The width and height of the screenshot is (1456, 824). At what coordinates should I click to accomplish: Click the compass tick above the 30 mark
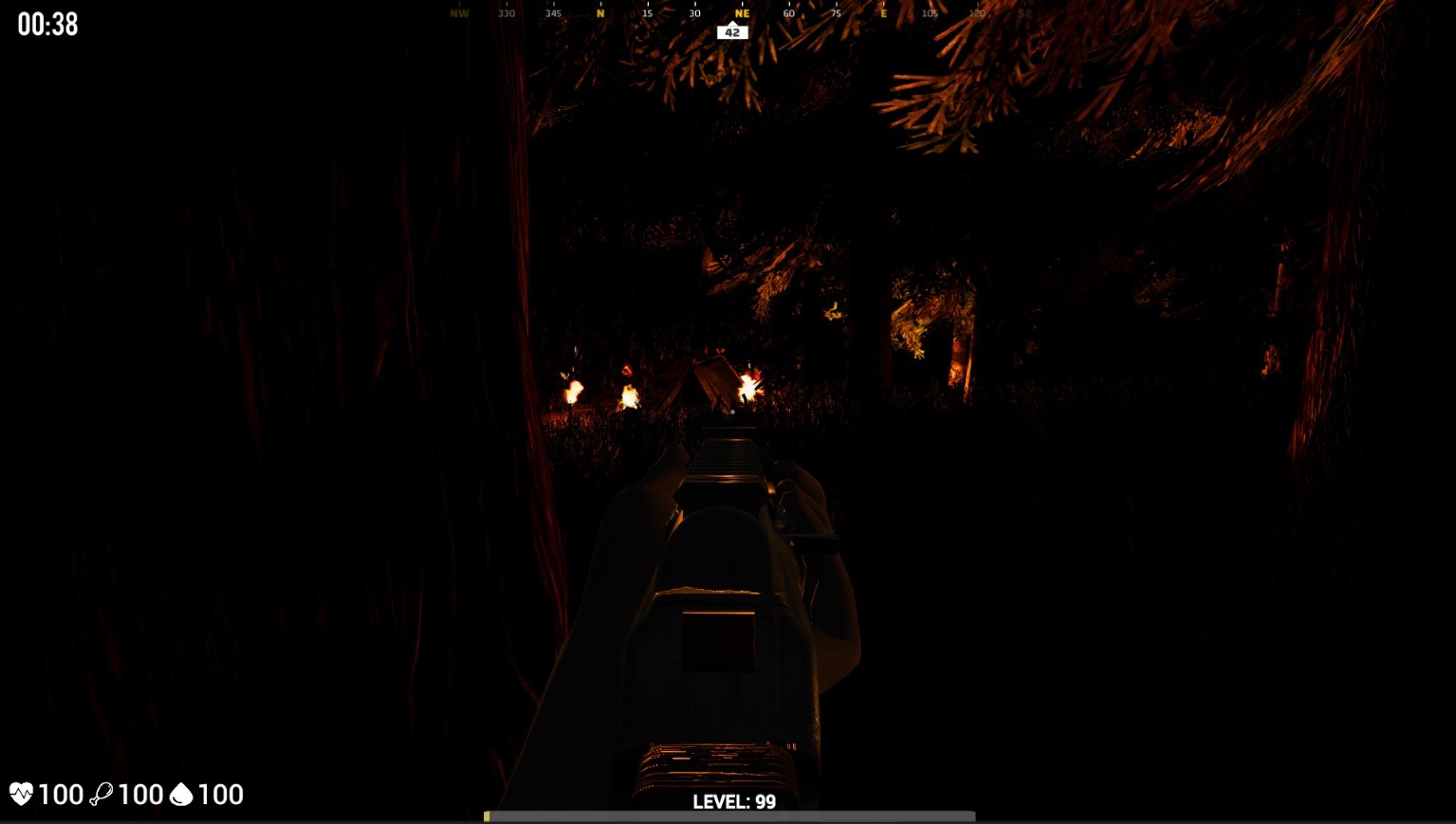pos(693,5)
